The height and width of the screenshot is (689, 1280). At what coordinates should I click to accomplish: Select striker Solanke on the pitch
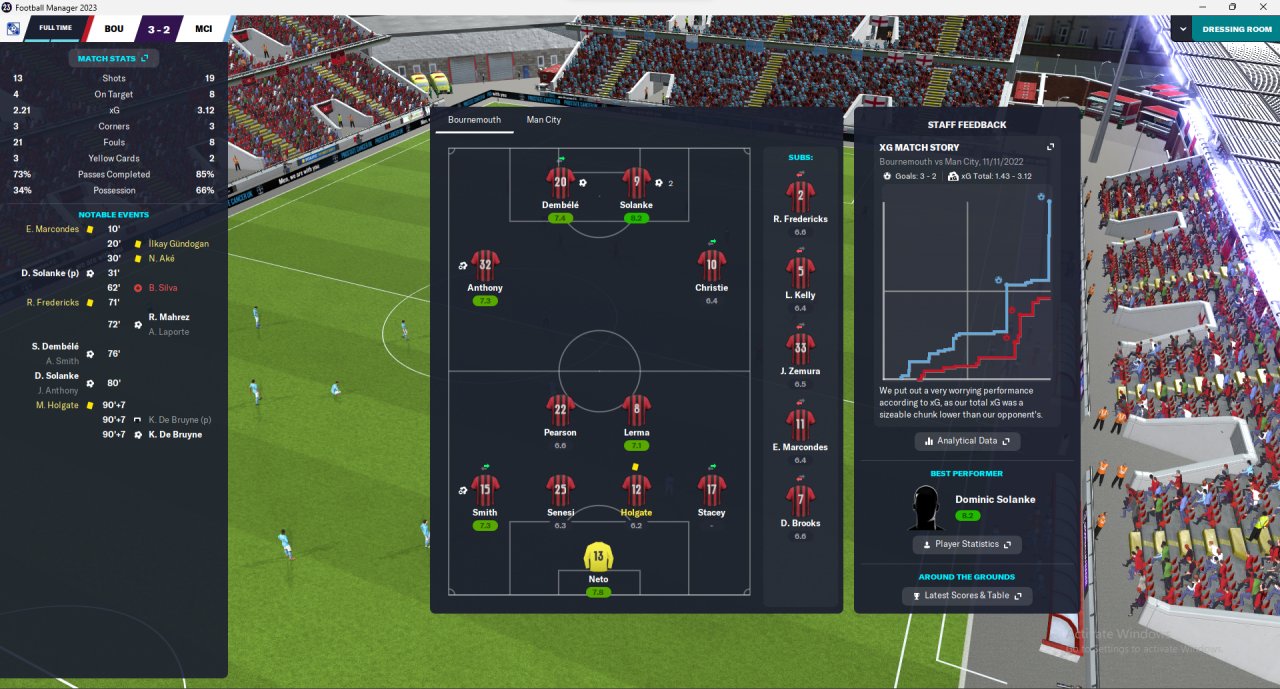tap(636, 183)
